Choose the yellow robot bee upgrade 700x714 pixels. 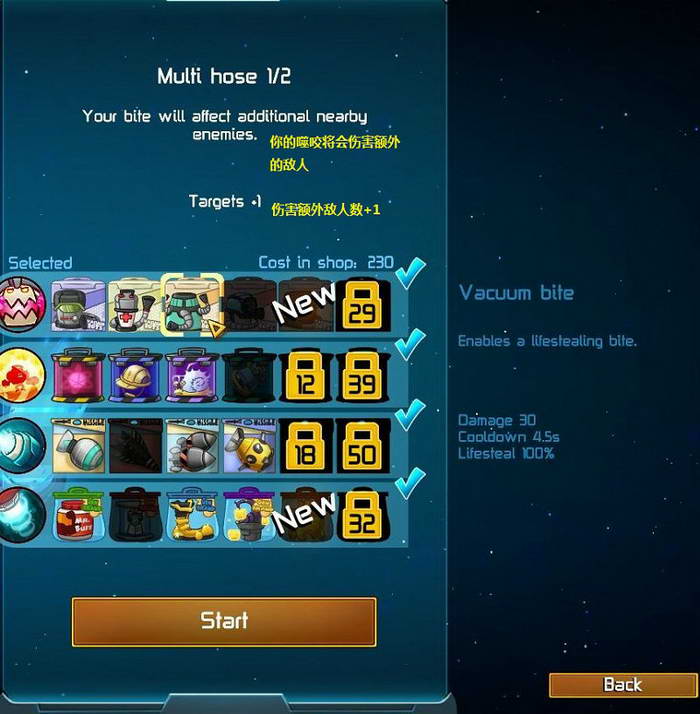(x=249, y=445)
